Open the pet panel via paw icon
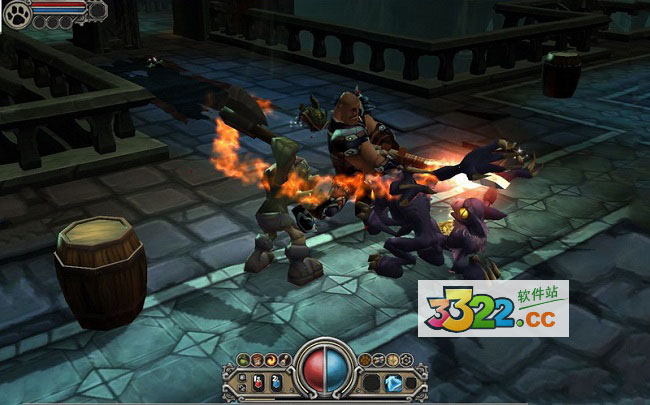650x405 pixels. click(16, 15)
